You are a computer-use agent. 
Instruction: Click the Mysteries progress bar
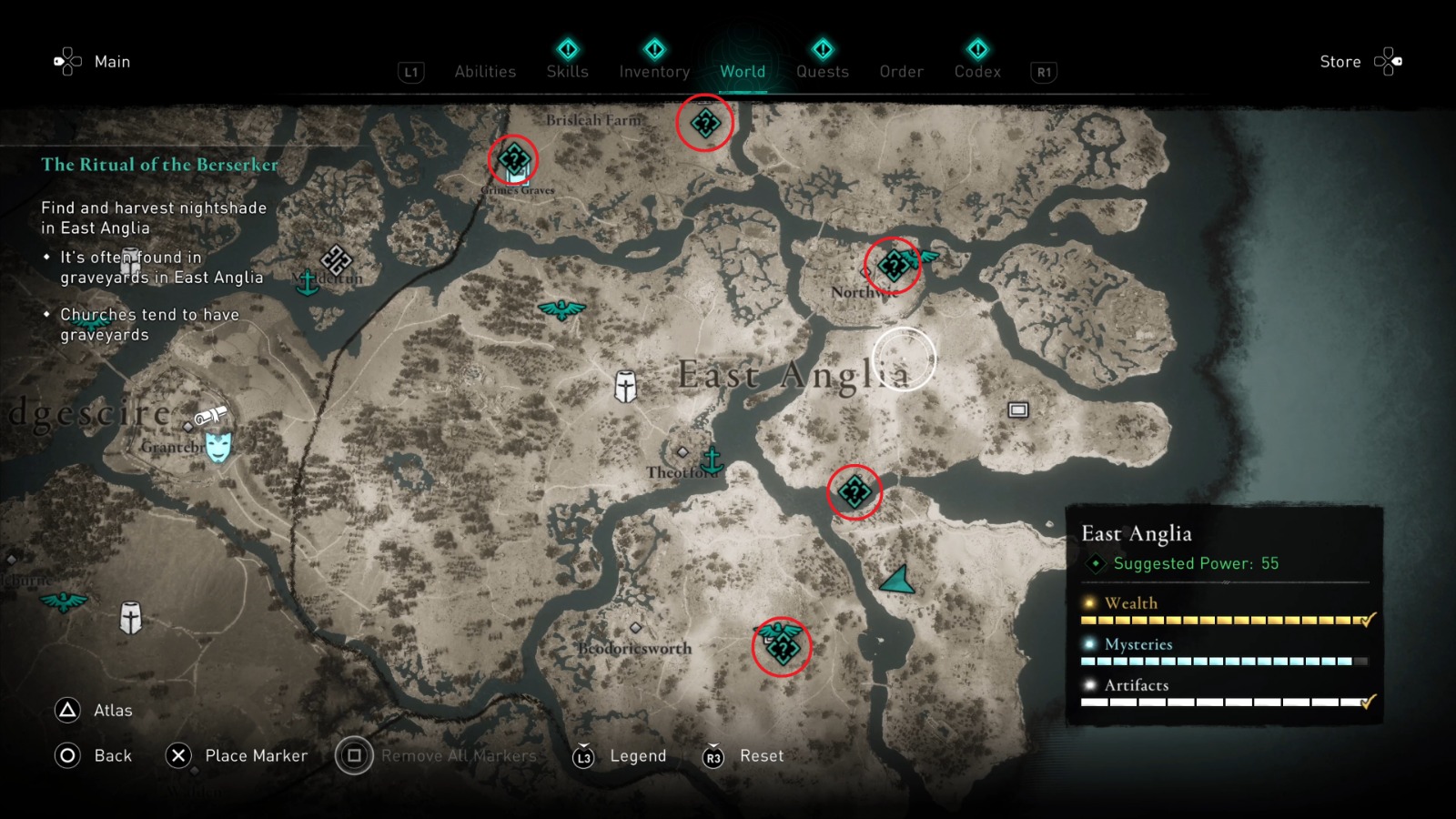(1219, 660)
